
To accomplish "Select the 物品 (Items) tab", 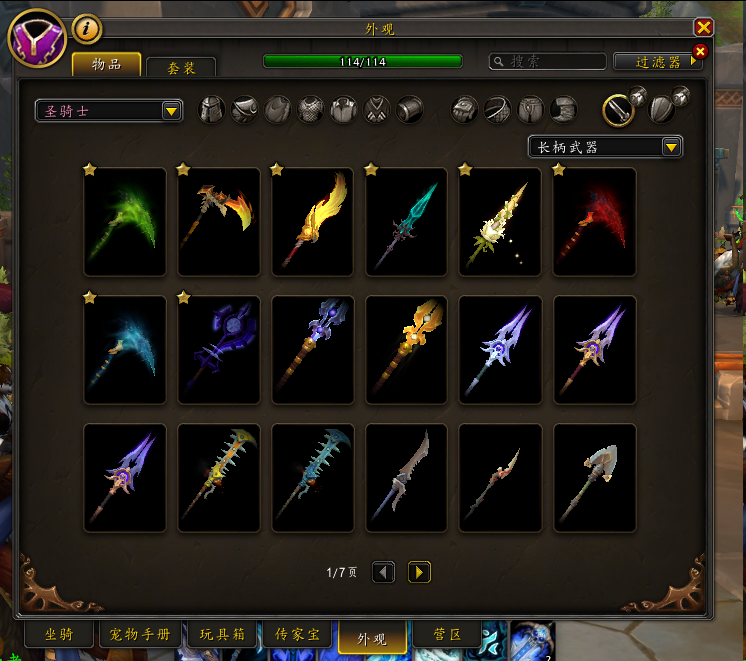I will 107,65.
